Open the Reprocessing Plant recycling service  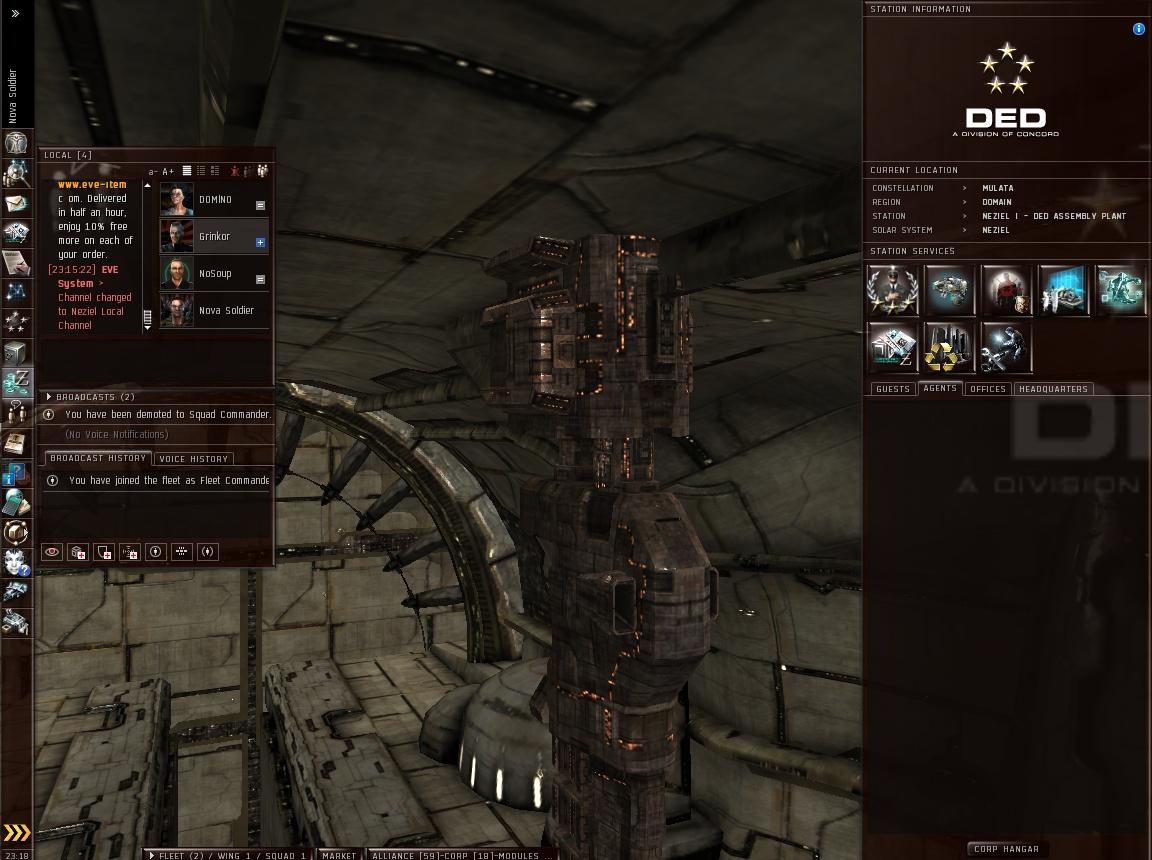(949, 347)
